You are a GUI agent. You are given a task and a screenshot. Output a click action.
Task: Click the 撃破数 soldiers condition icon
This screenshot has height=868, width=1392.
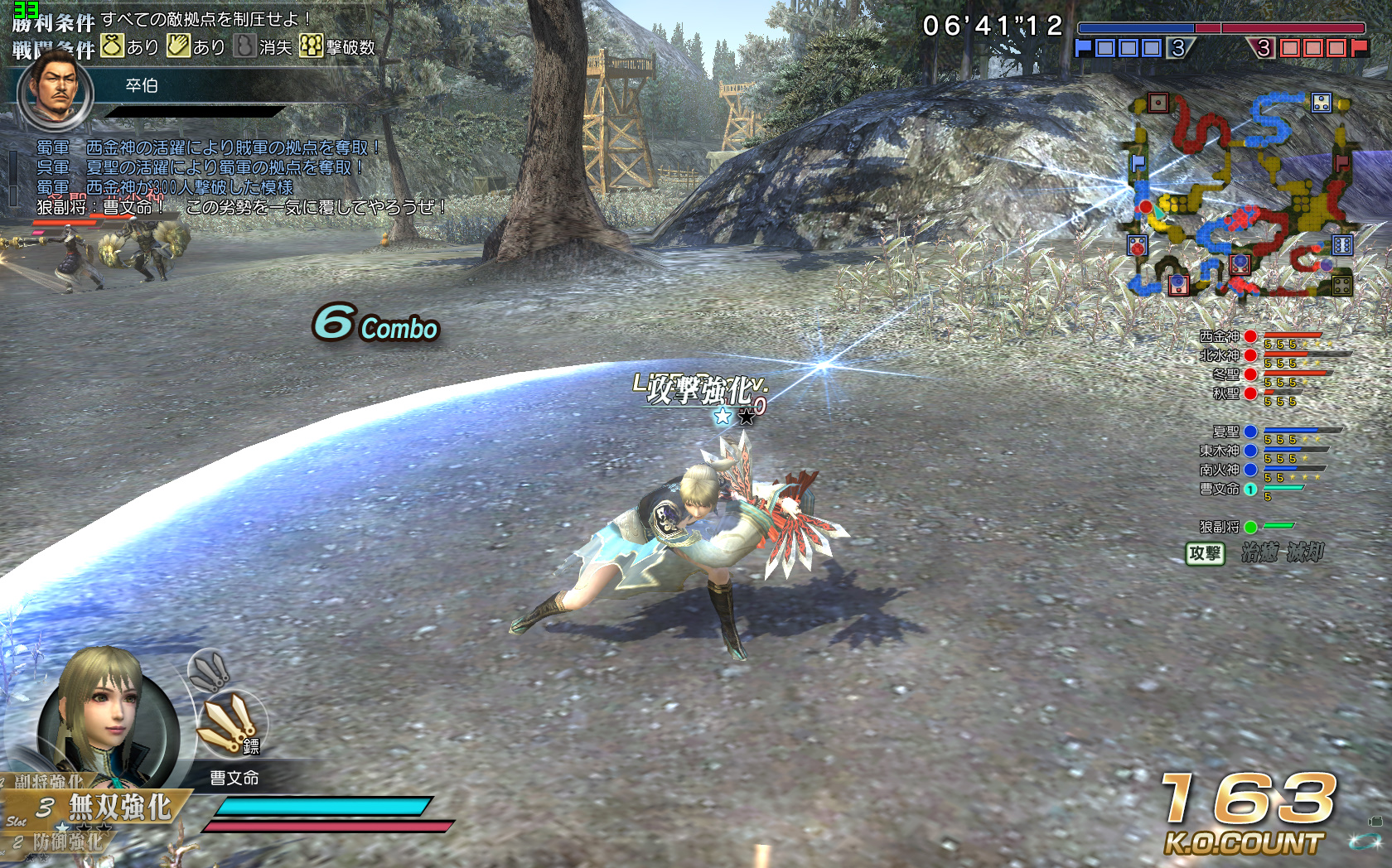point(311,46)
